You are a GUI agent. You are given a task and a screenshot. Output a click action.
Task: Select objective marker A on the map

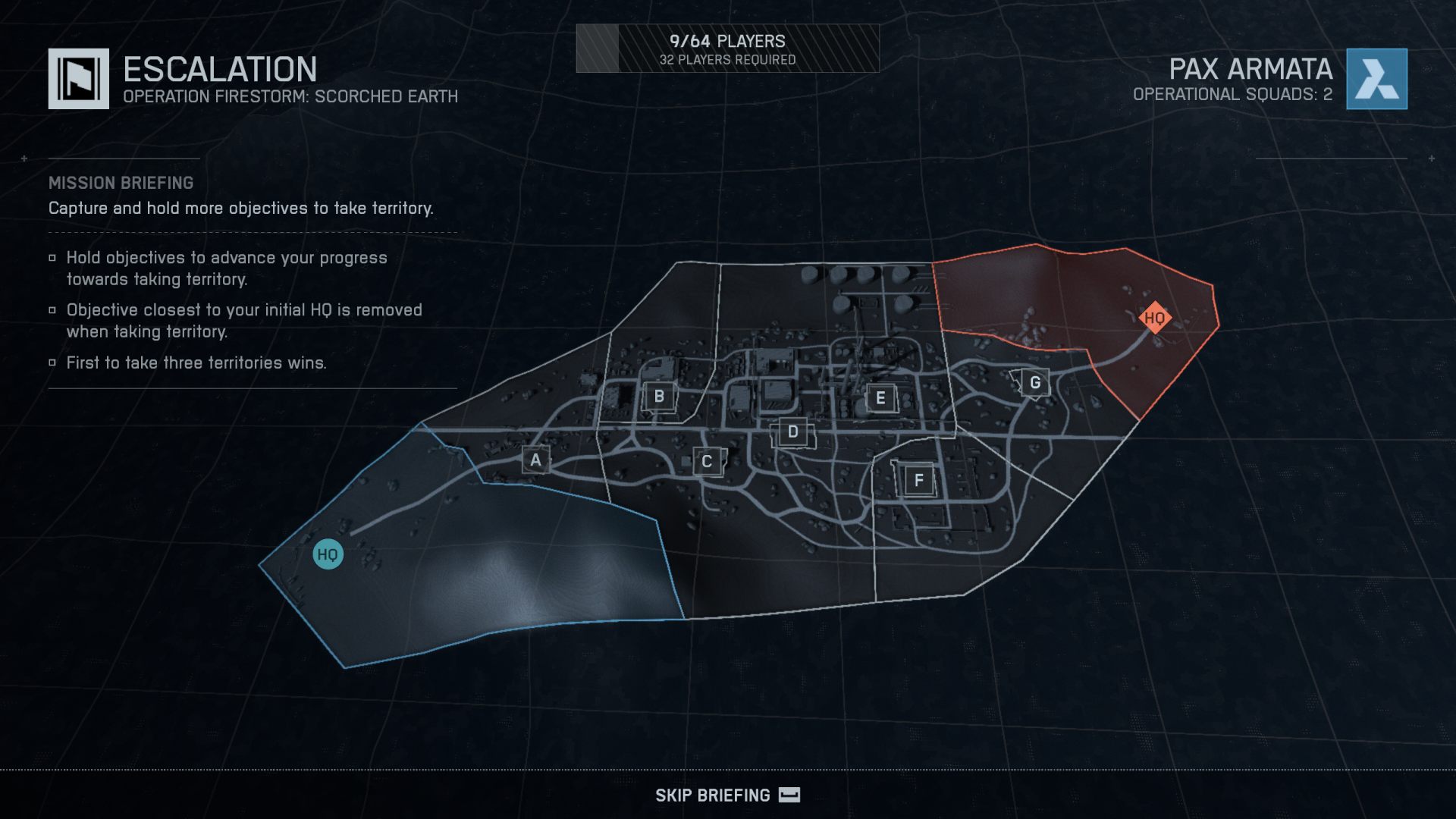click(x=535, y=460)
